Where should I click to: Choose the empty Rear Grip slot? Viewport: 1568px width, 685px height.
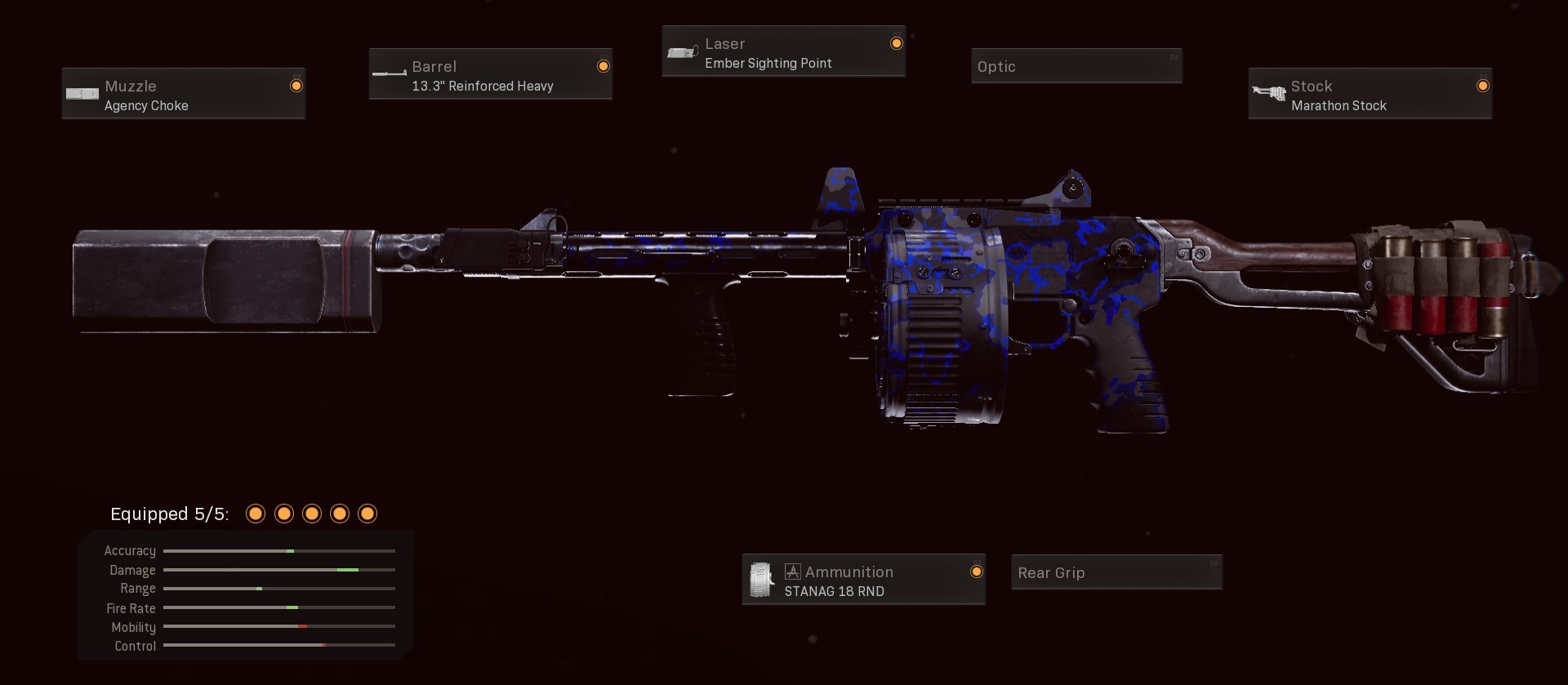coord(1116,572)
